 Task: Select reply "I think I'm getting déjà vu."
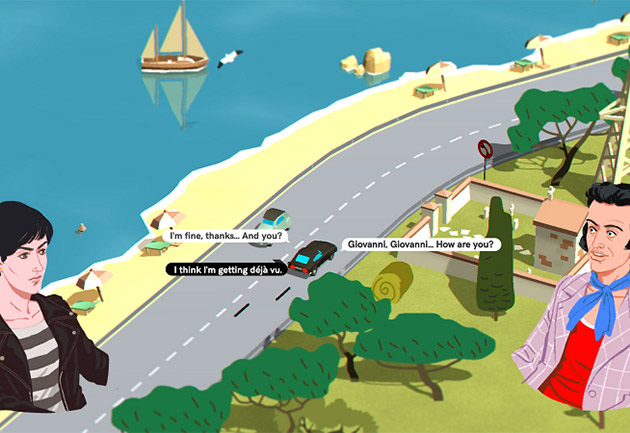click(228, 269)
